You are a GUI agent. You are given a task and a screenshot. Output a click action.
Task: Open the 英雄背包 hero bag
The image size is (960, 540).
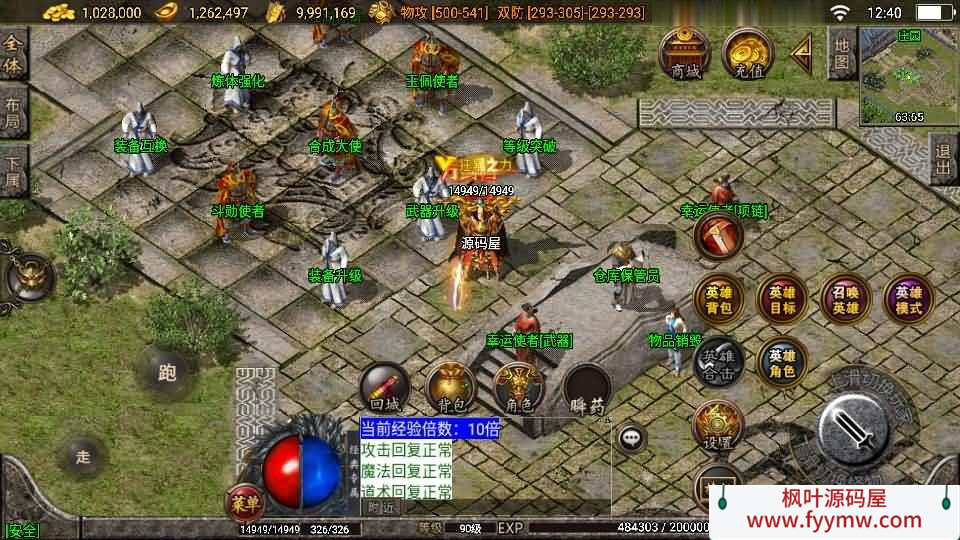coord(719,300)
